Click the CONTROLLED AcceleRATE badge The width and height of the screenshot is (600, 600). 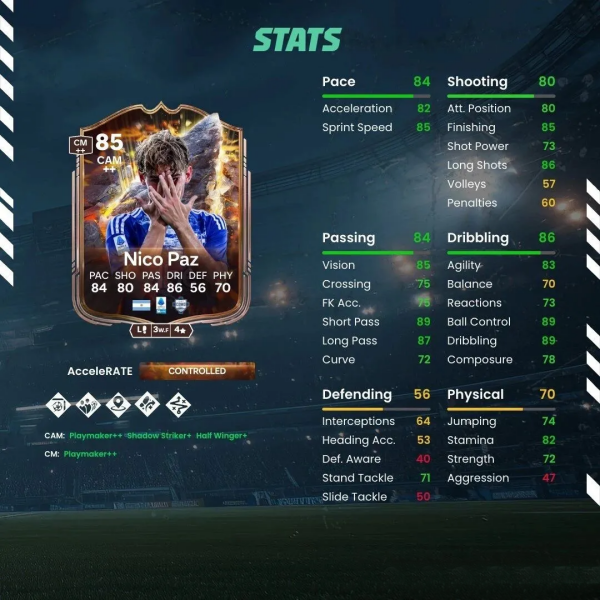(197, 371)
